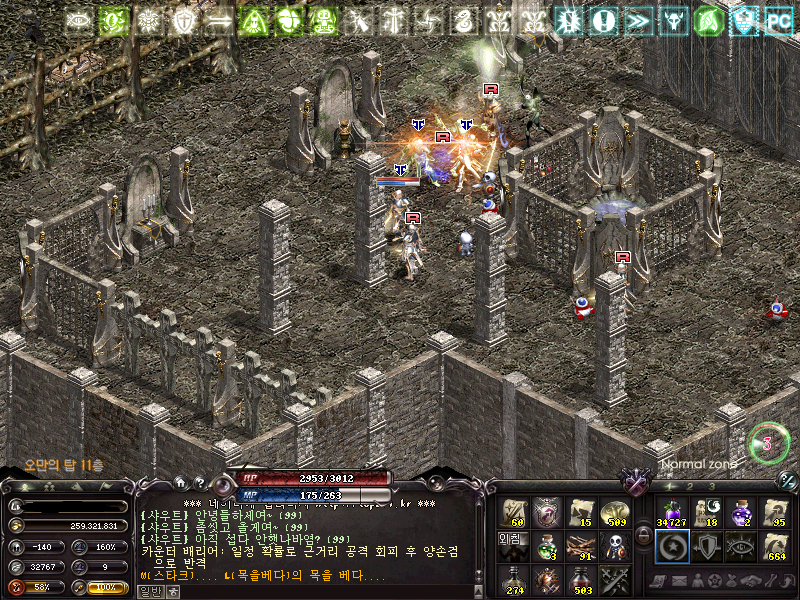This screenshot has height=600, width=800.
Task: Use the bundle of sticks item slot
Action: [x=581, y=545]
